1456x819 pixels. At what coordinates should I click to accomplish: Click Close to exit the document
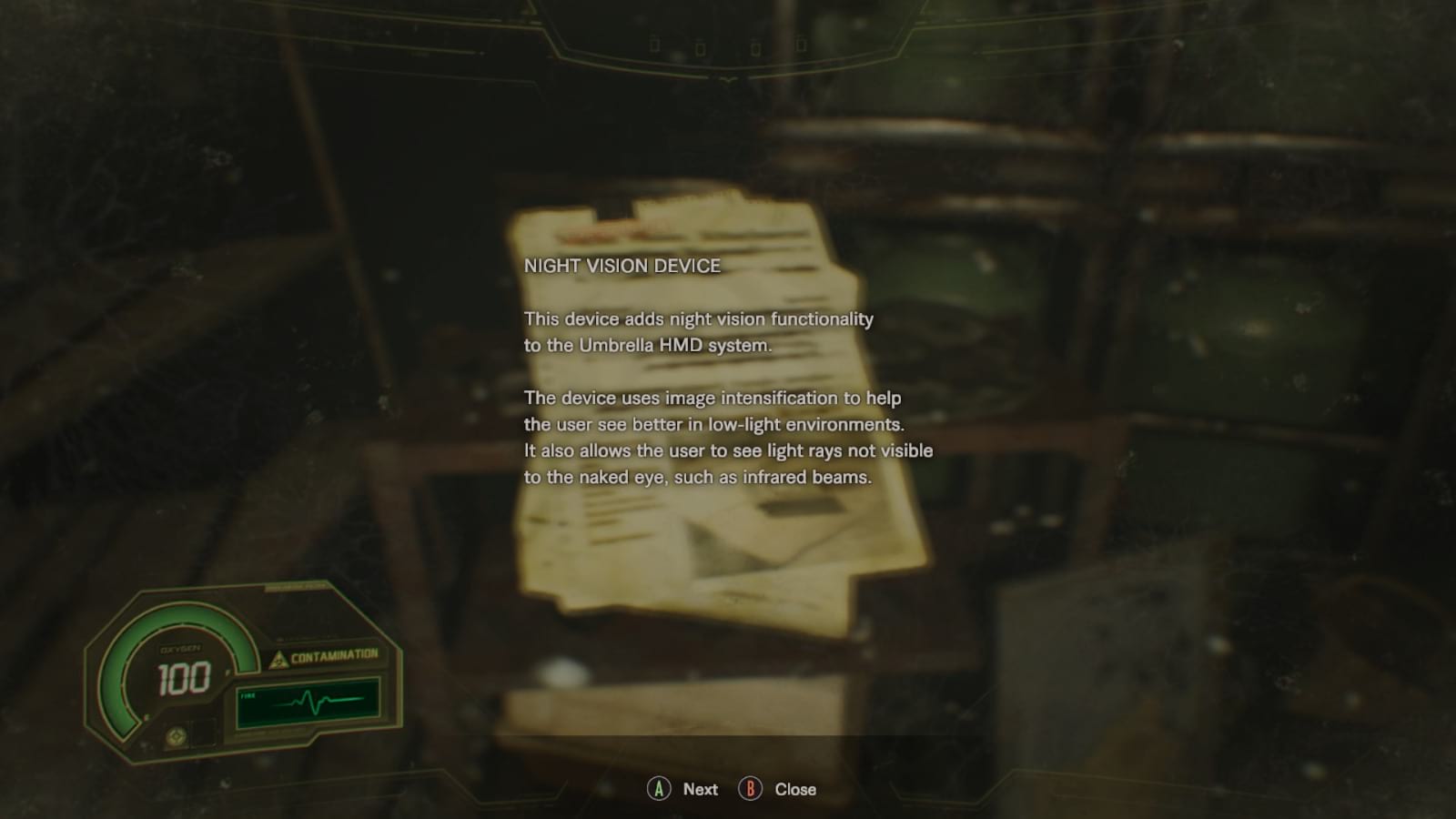(794, 789)
